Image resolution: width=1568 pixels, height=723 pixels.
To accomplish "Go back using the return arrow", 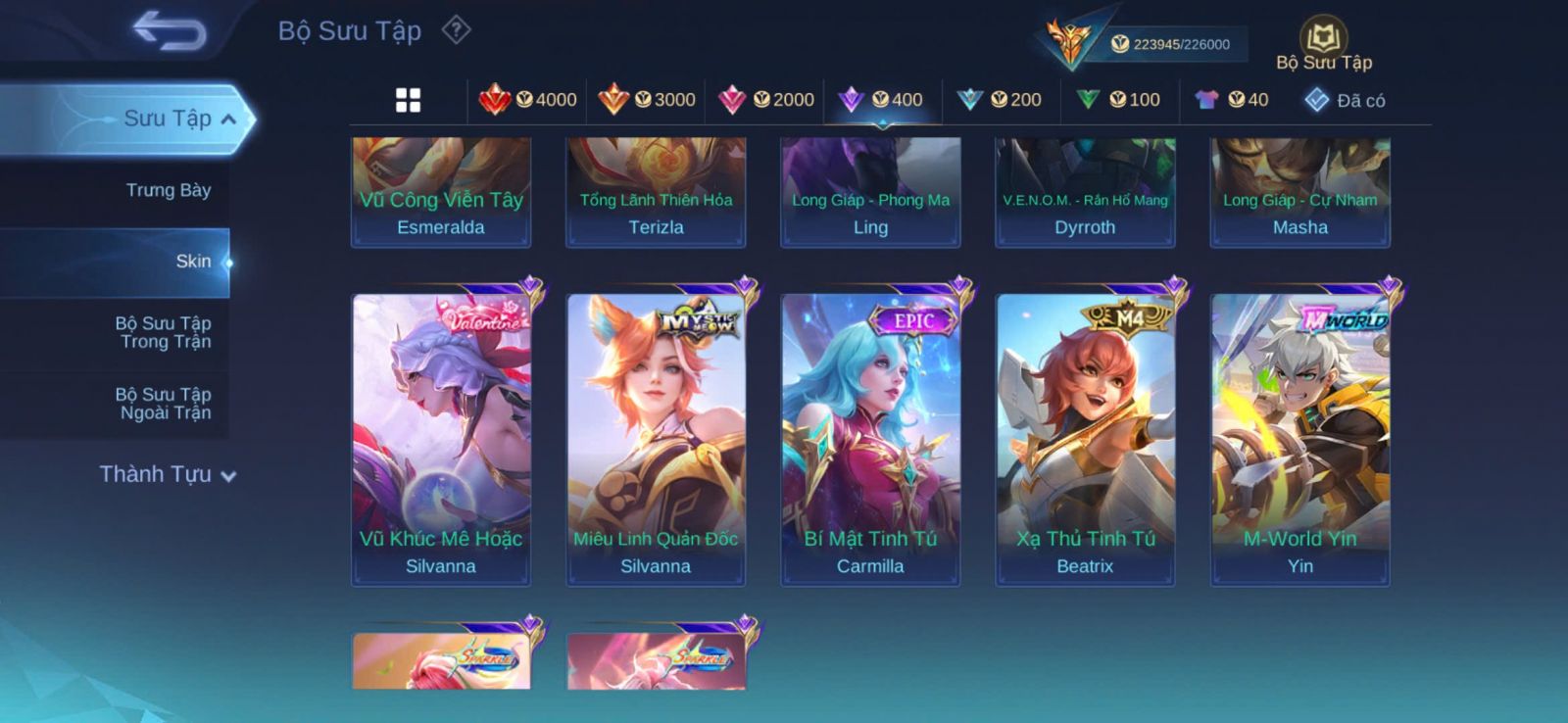I will click(x=170, y=30).
